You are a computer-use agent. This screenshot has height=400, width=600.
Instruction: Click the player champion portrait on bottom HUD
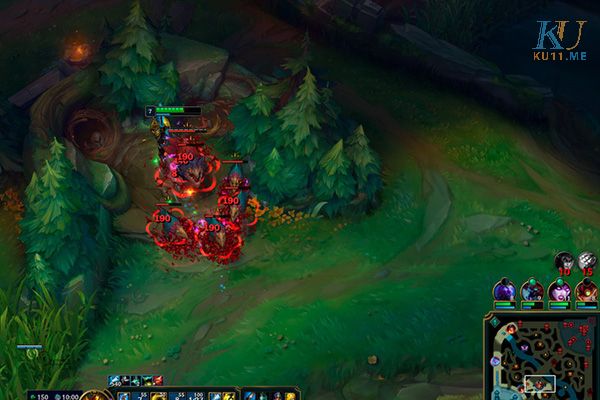pyautogui.click(x=96, y=396)
